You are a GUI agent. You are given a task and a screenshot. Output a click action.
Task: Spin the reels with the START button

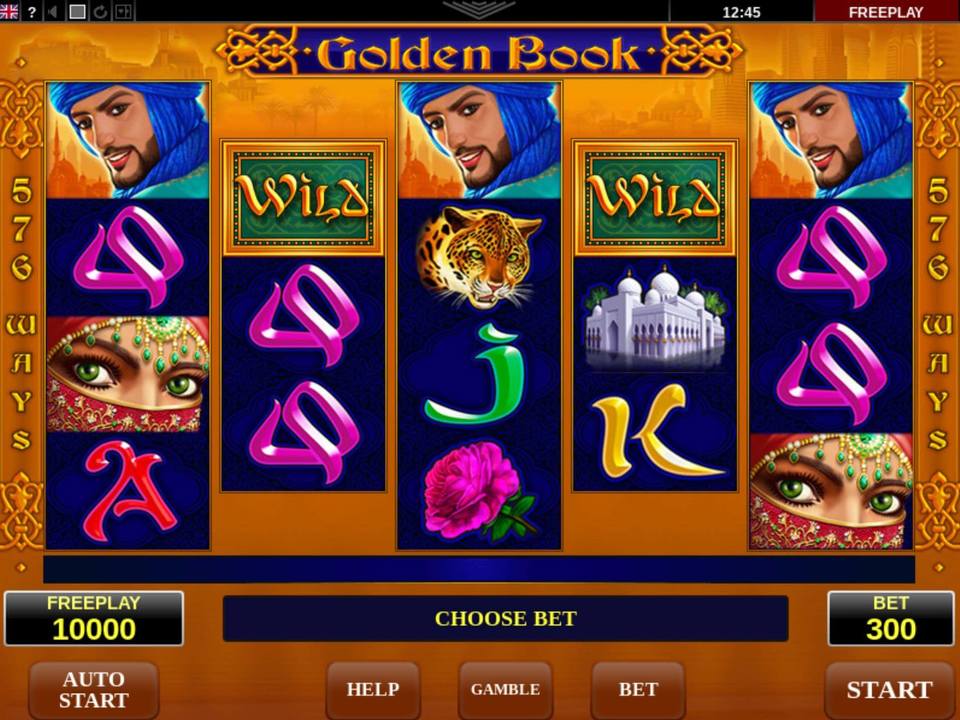coord(888,689)
